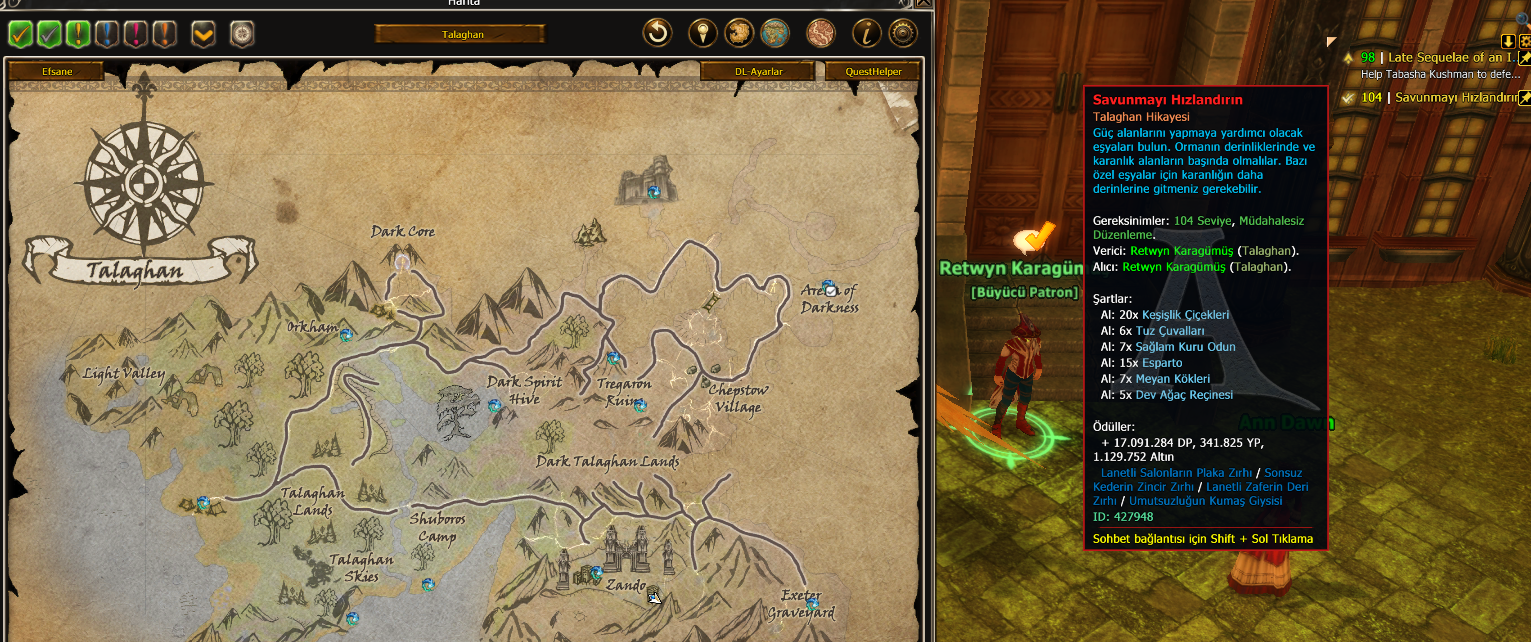Image resolution: width=1531 pixels, height=642 pixels.
Task: Click the map pin marker icon
Action: (705, 34)
